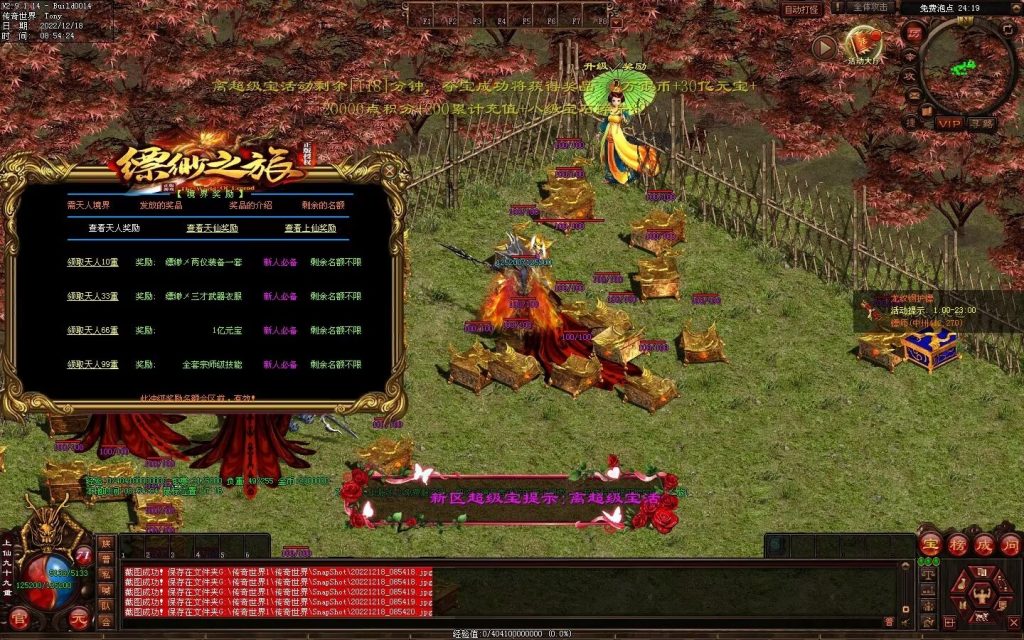Image resolution: width=1024 pixels, height=640 pixels.
Task: View the 查看天仙奖励 rewards
Action: coord(211,228)
